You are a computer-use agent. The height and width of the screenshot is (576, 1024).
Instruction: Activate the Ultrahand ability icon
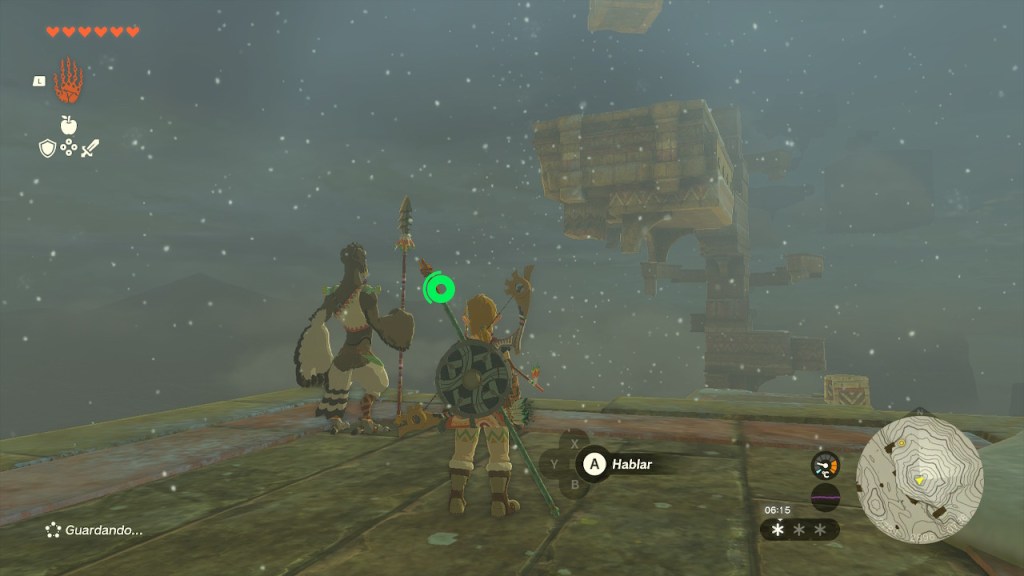coord(67,80)
